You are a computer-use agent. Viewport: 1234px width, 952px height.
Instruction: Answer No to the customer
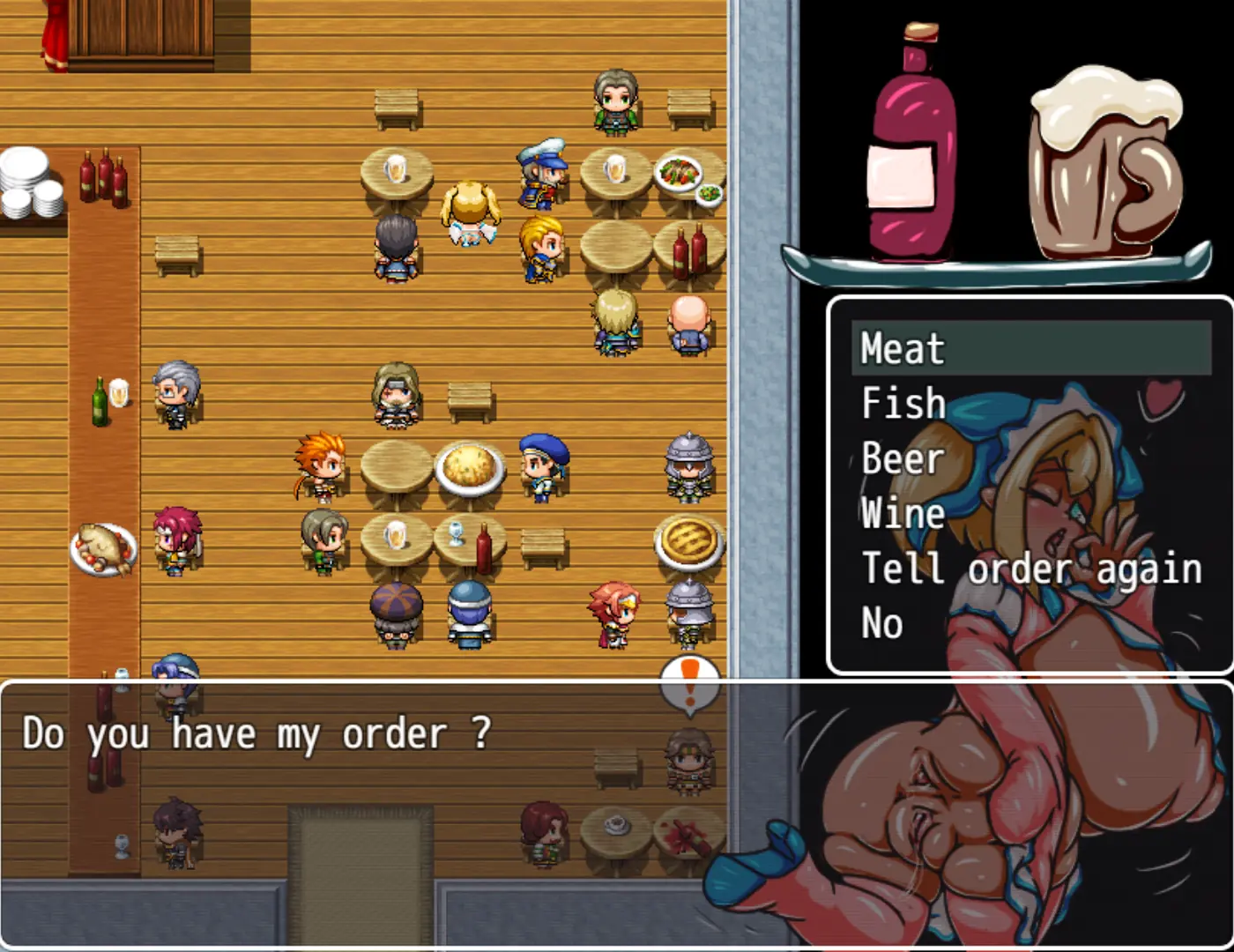(881, 623)
